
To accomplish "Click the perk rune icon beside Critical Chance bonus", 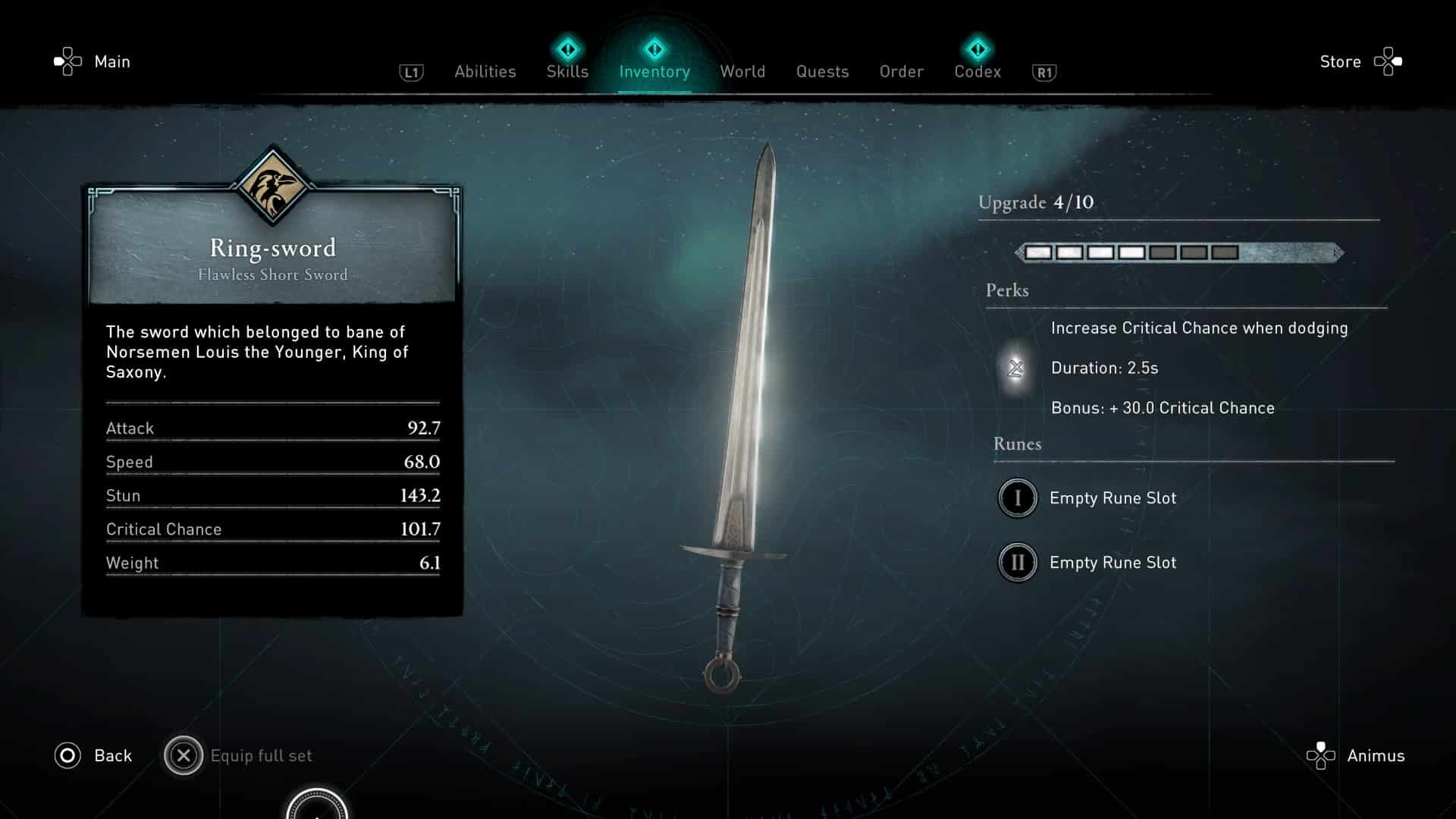I will point(1016,369).
